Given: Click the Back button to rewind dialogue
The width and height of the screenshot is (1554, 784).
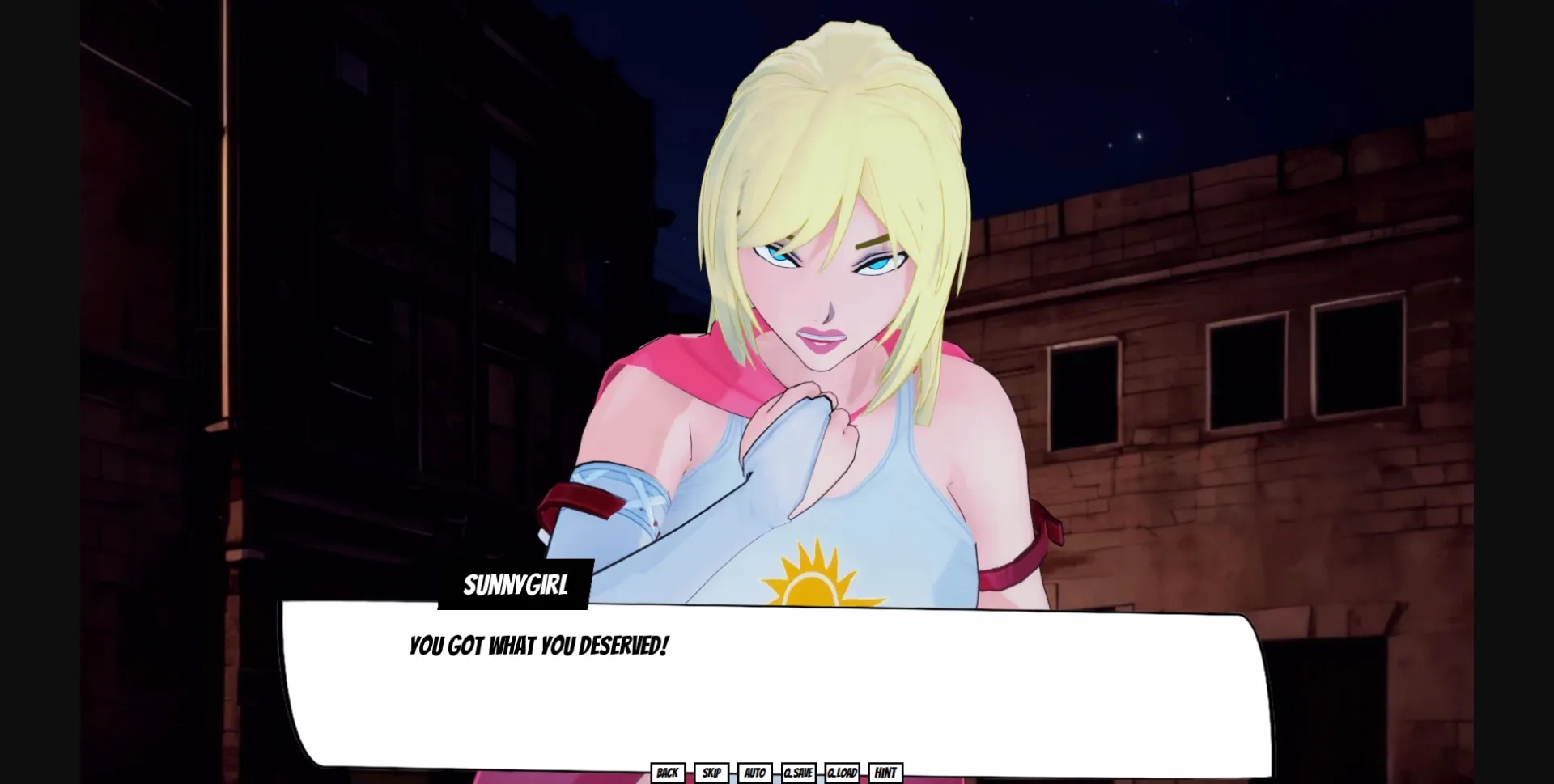Looking at the screenshot, I should click(x=669, y=773).
